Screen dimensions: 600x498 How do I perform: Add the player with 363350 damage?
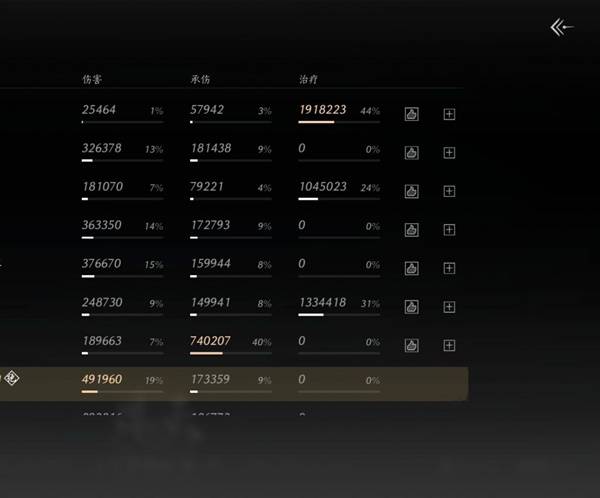pyautogui.click(x=449, y=230)
